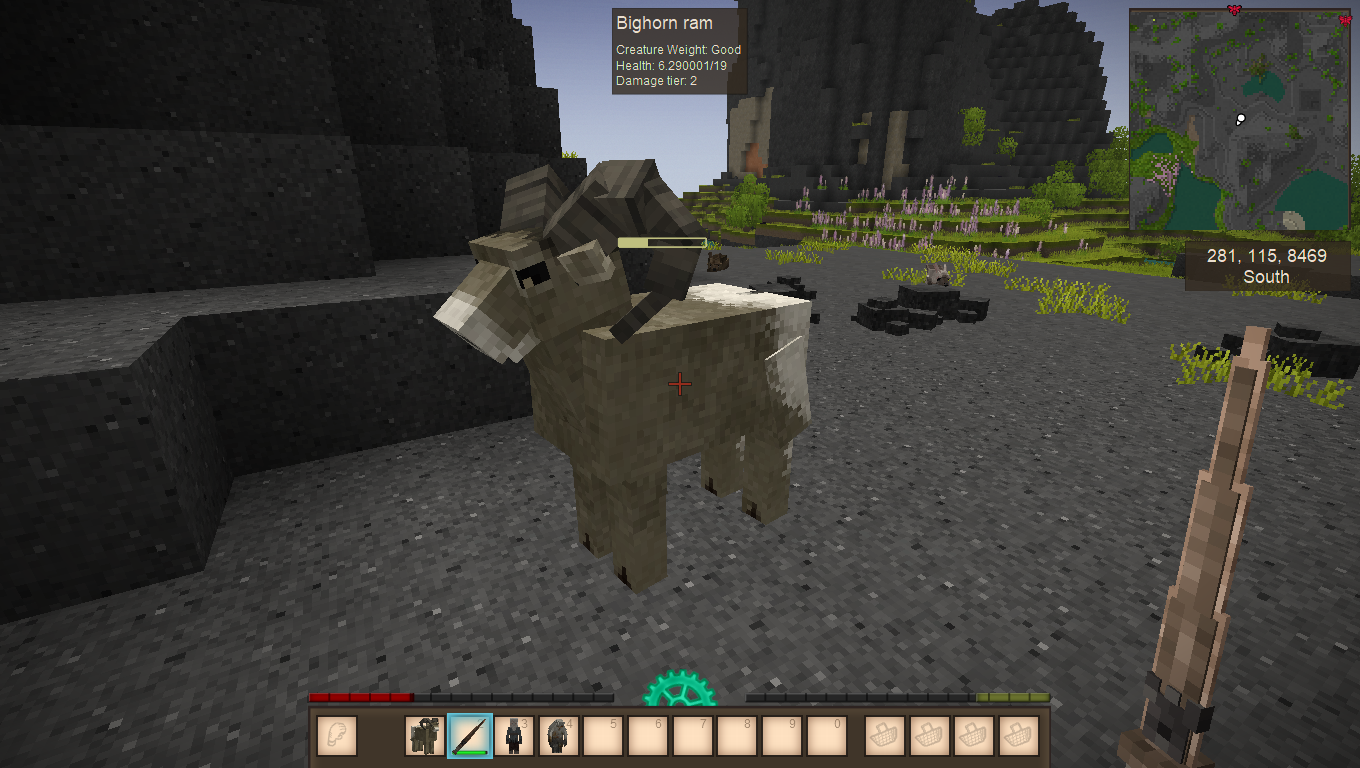Viewport: 1360px width, 768px height.
Task: Choose the dark standing figure in slot 3
Action: pos(514,736)
